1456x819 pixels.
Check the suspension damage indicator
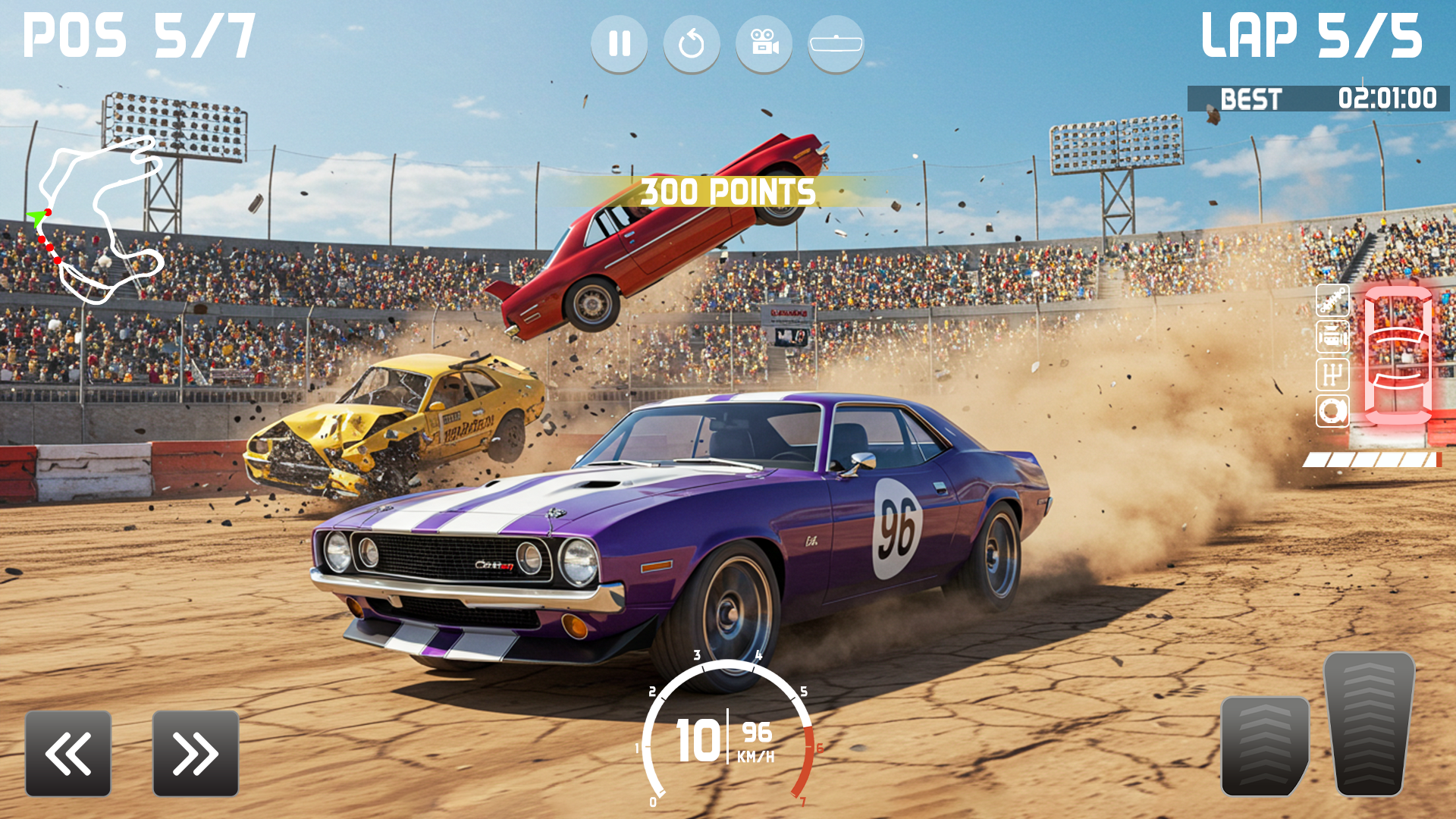coord(1332,299)
